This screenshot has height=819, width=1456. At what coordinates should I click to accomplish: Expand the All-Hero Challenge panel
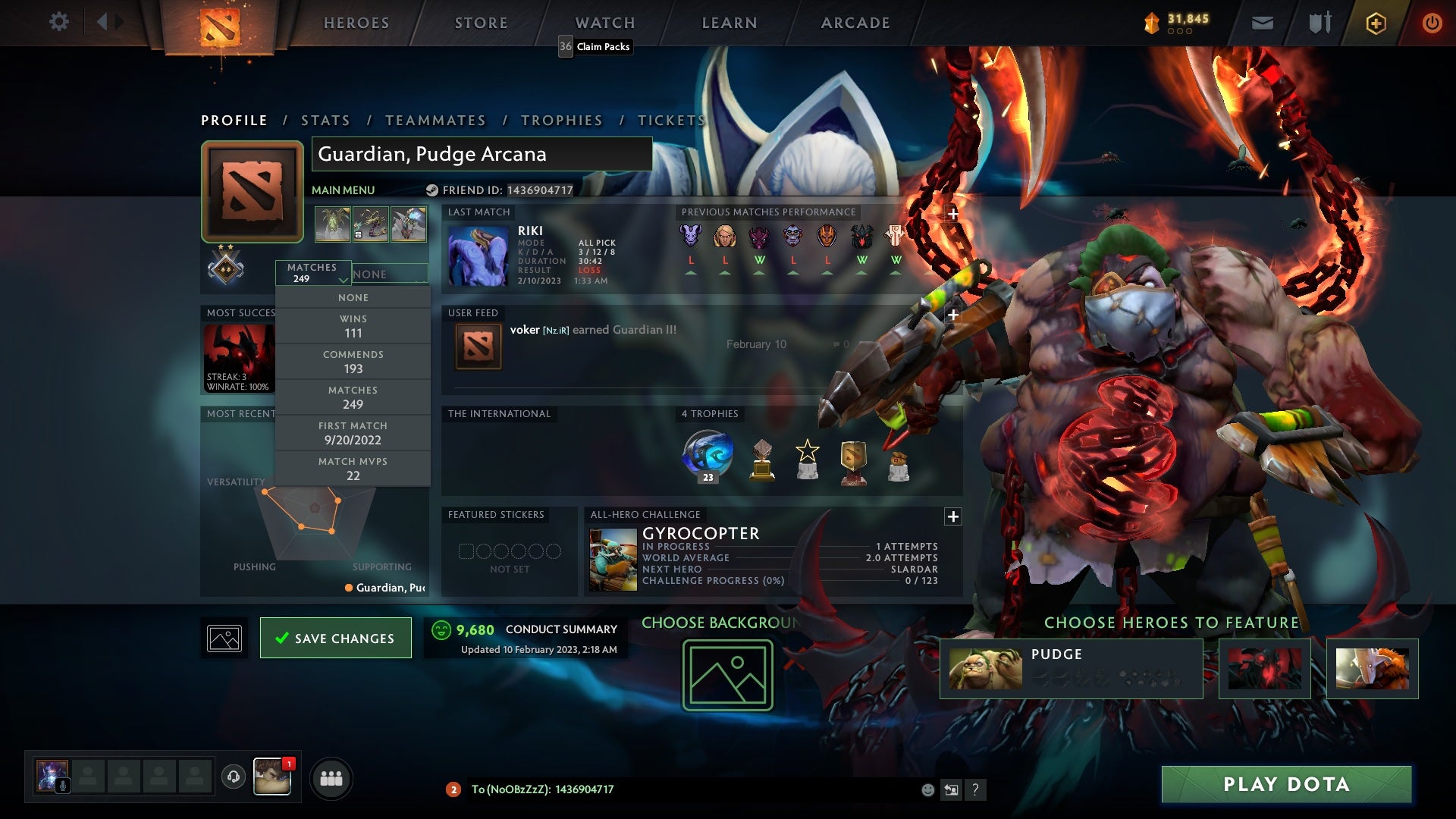click(x=952, y=516)
